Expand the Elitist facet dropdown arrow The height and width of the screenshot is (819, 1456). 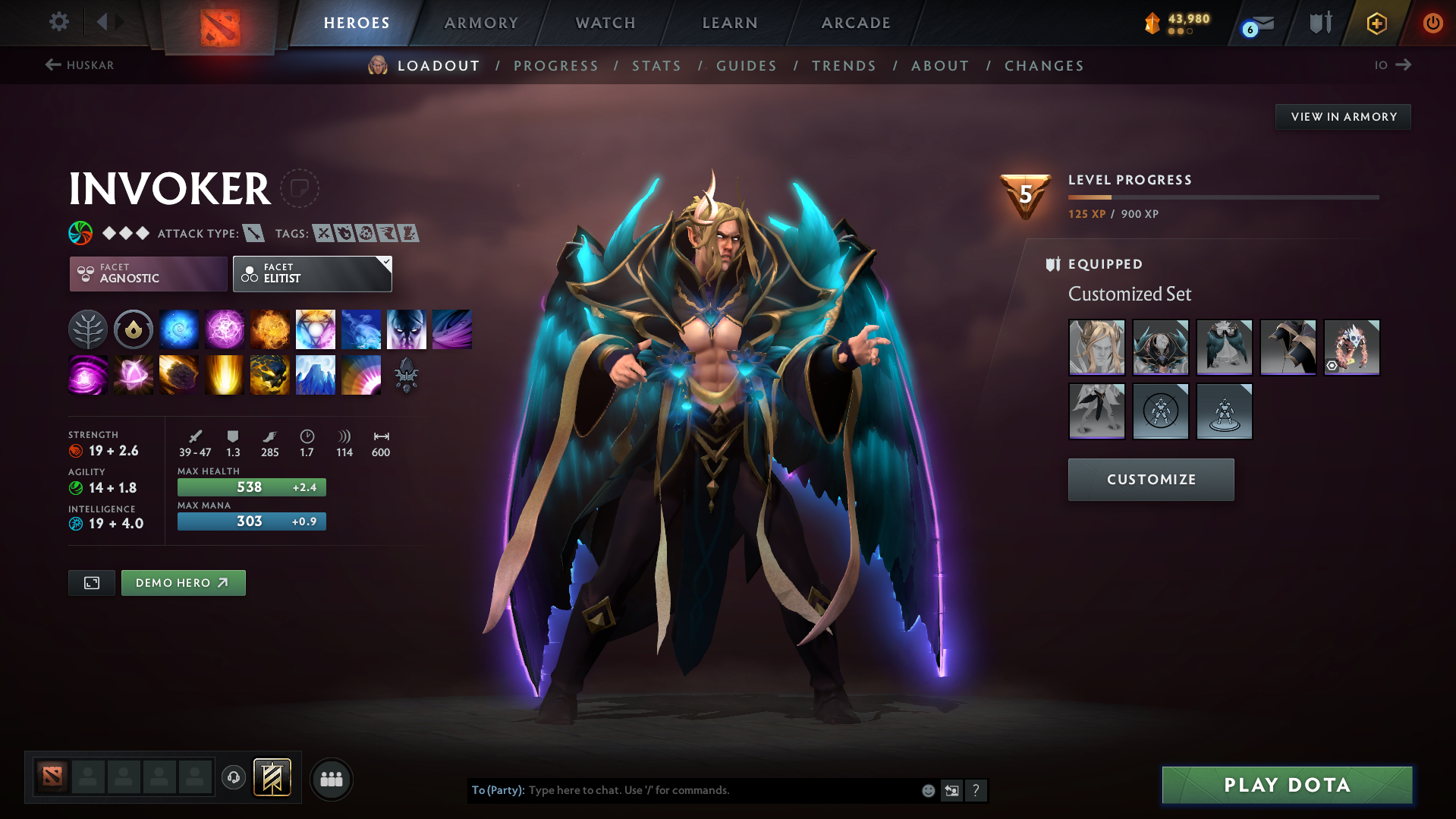pos(385,263)
